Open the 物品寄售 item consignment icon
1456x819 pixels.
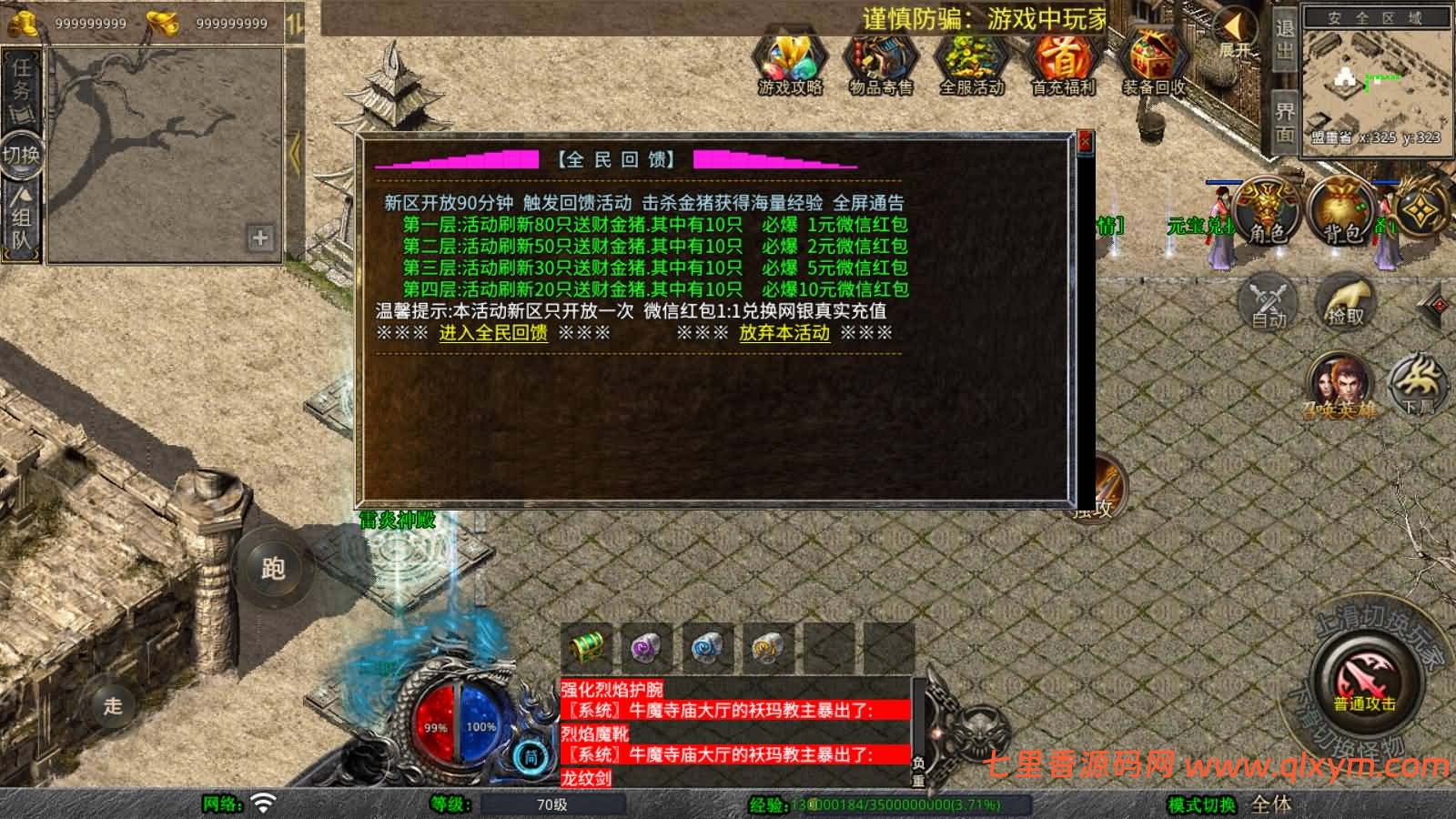click(x=881, y=59)
